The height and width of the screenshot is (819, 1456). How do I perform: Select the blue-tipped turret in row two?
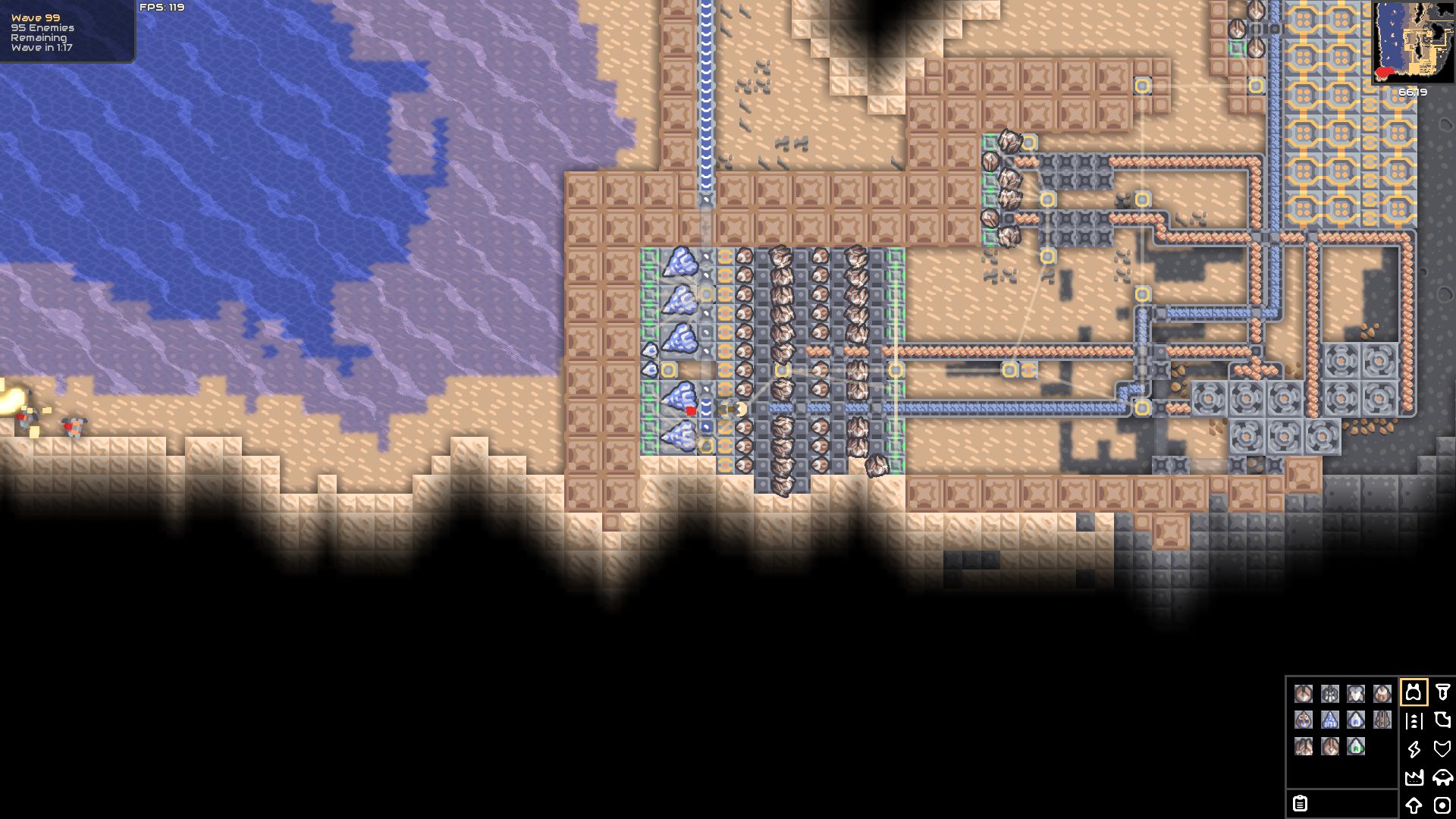tap(1356, 718)
